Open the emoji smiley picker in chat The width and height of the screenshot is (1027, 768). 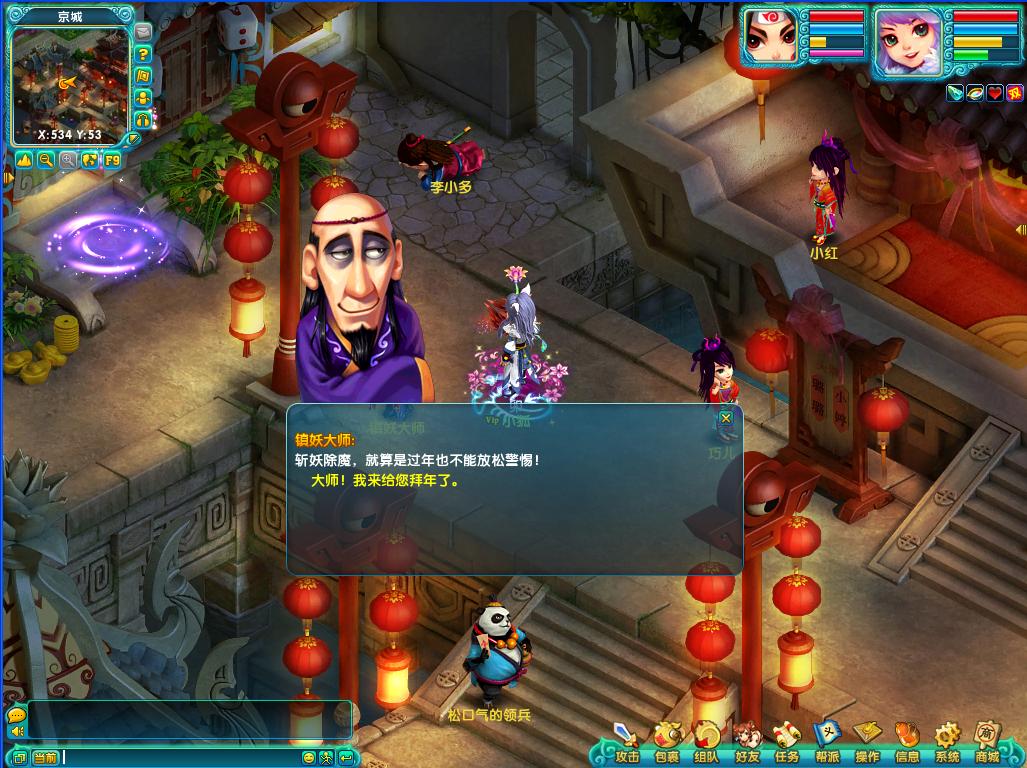(x=309, y=757)
